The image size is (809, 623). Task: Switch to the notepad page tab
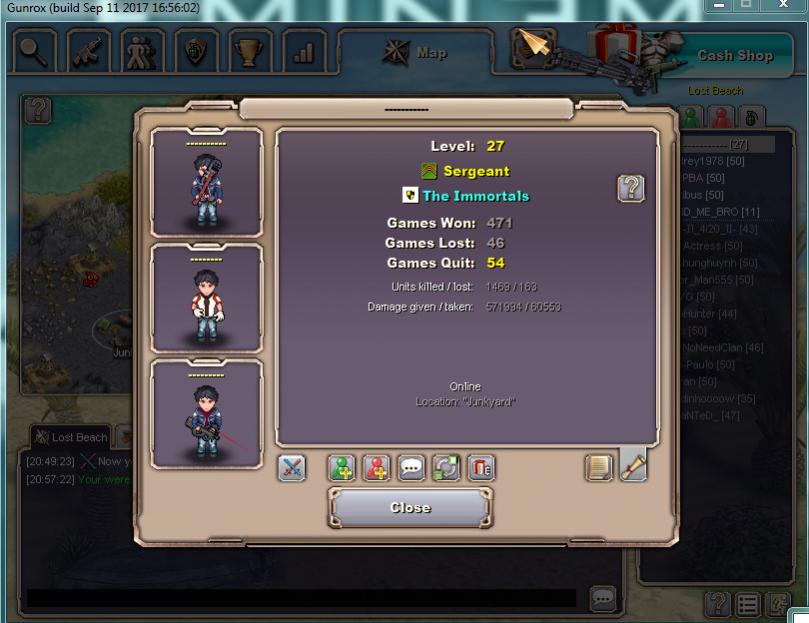(x=599, y=467)
